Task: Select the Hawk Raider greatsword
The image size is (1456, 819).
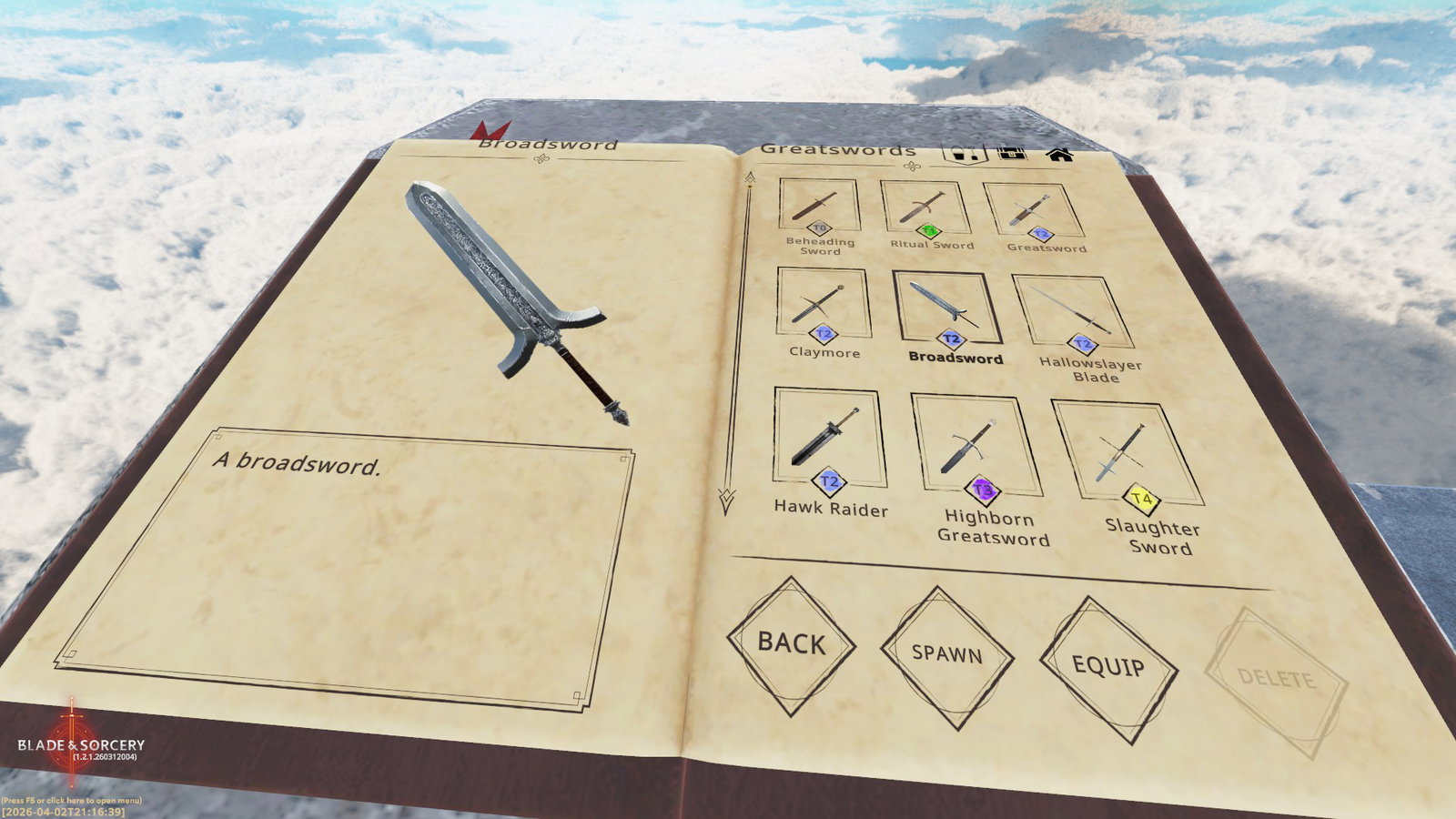Action: [x=829, y=438]
